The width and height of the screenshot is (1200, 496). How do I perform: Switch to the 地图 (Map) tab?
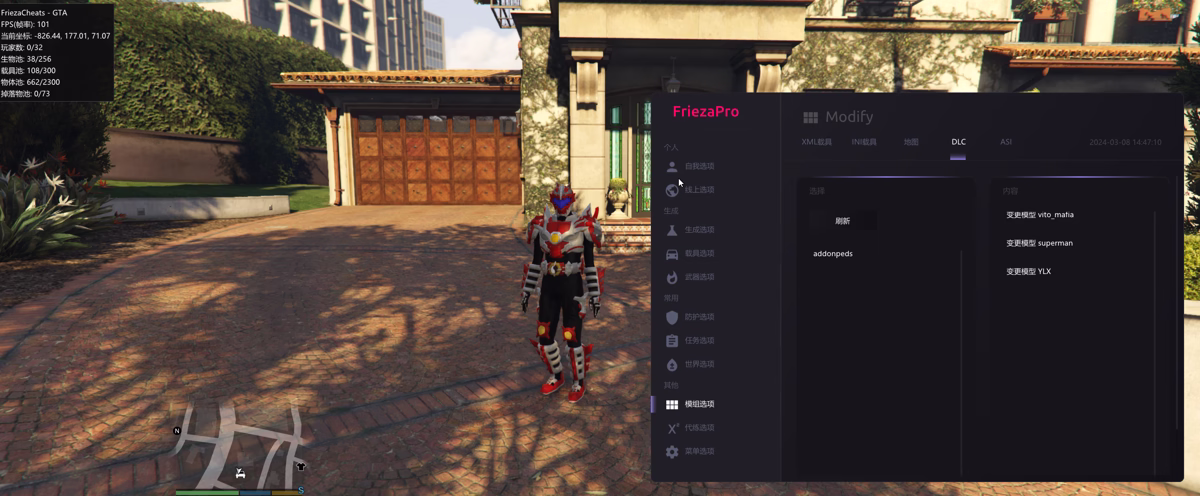pyautogui.click(x=911, y=142)
